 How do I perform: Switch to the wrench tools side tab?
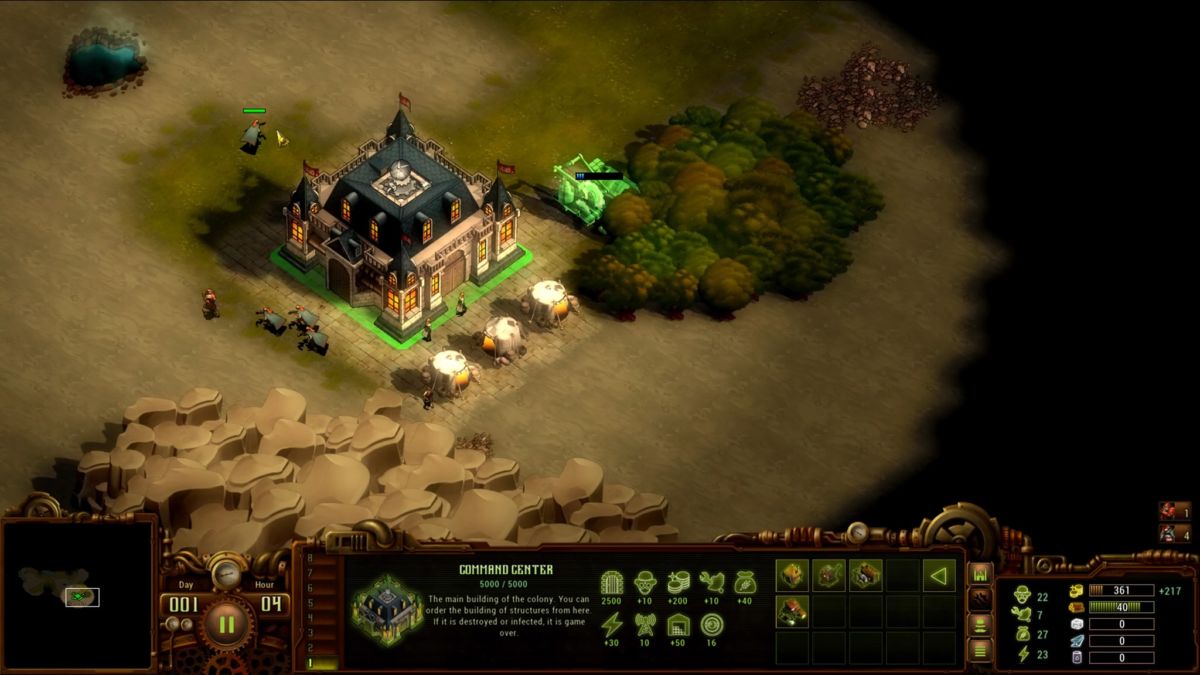coord(980,599)
